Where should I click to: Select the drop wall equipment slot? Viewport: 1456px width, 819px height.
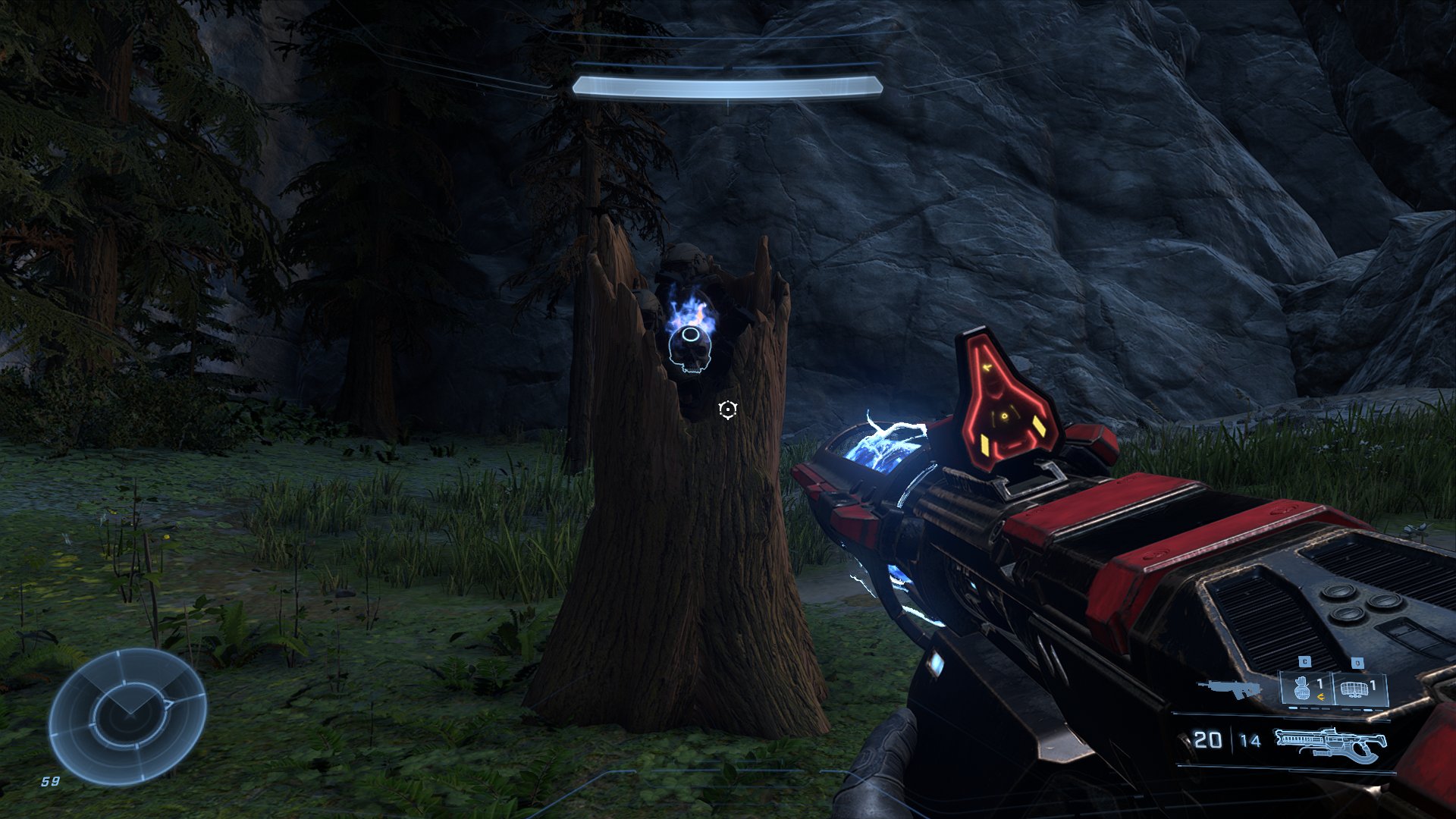pos(1360,689)
